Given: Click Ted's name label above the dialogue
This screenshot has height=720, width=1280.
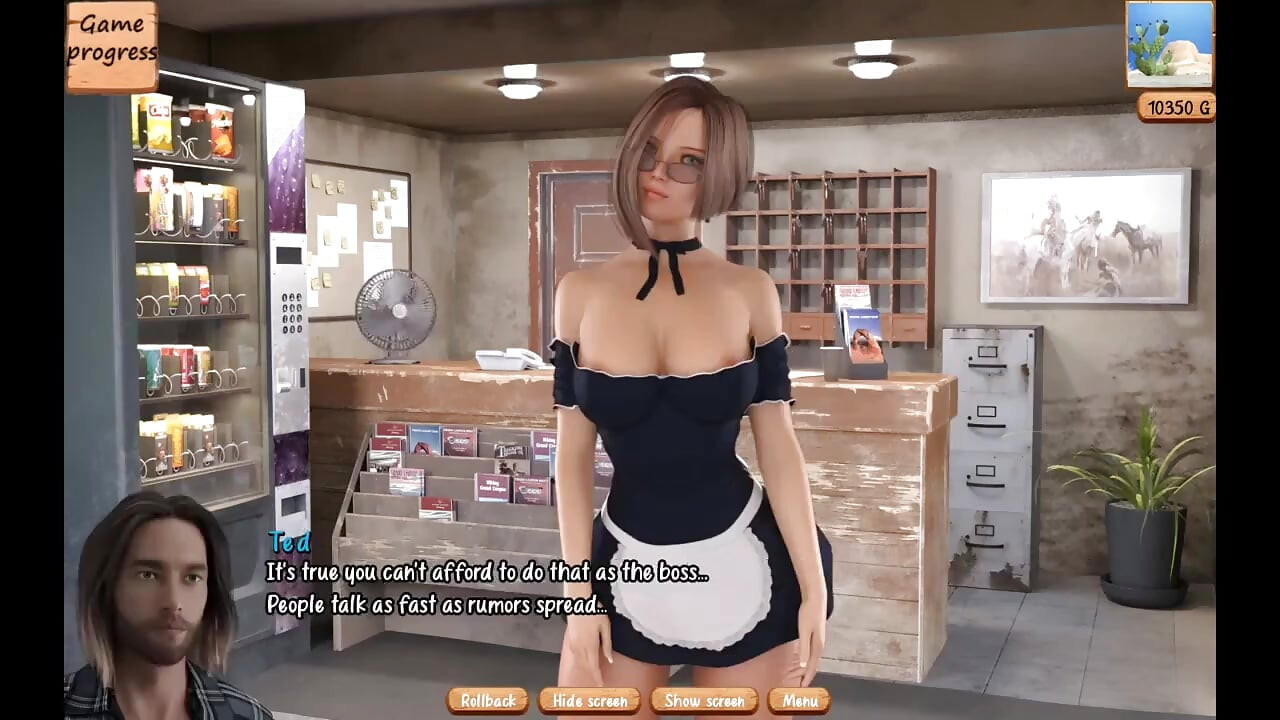Looking at the screenshot, I should coord(289,545).
